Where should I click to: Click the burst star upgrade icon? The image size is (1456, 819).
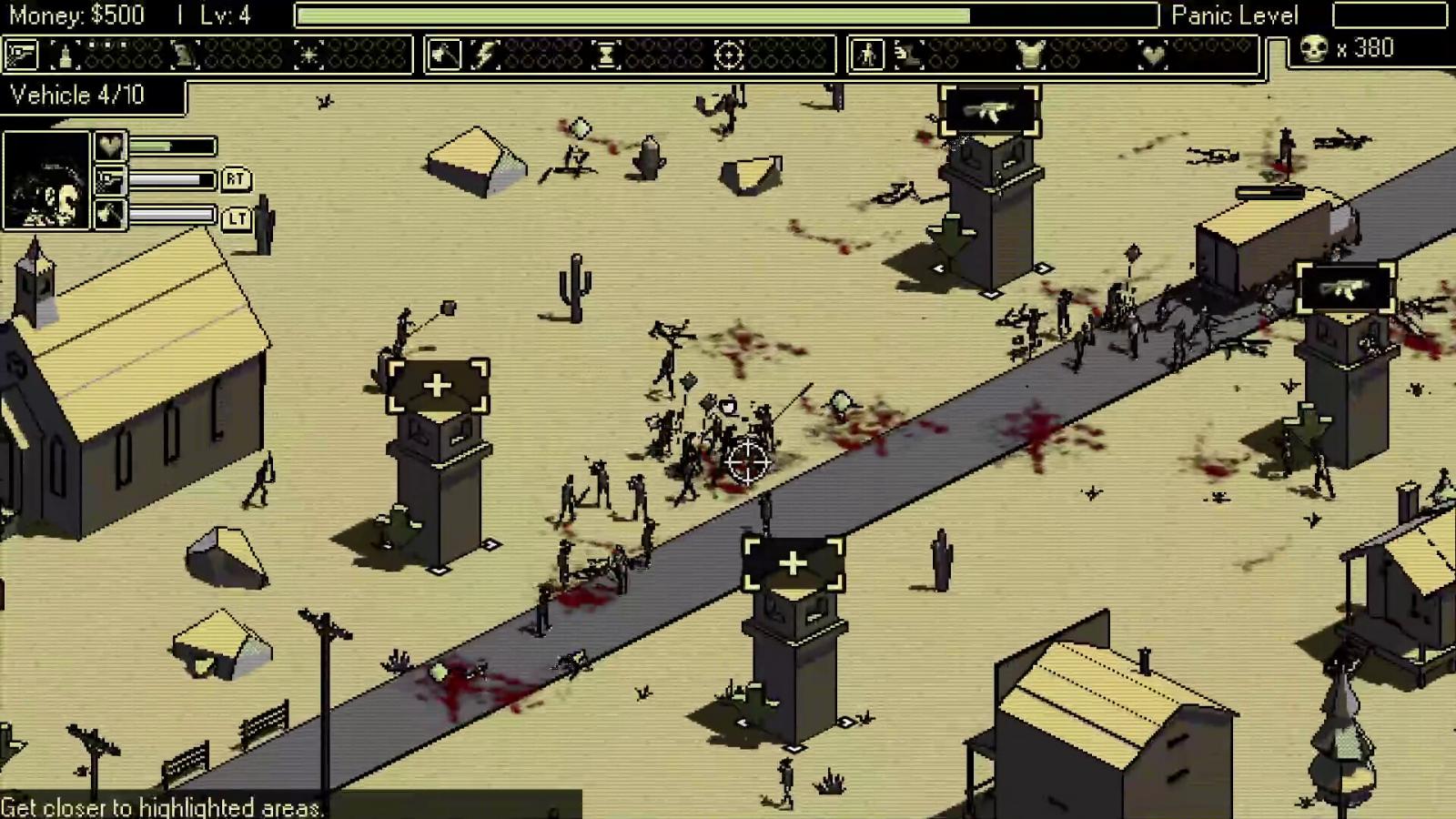(308, 55)
